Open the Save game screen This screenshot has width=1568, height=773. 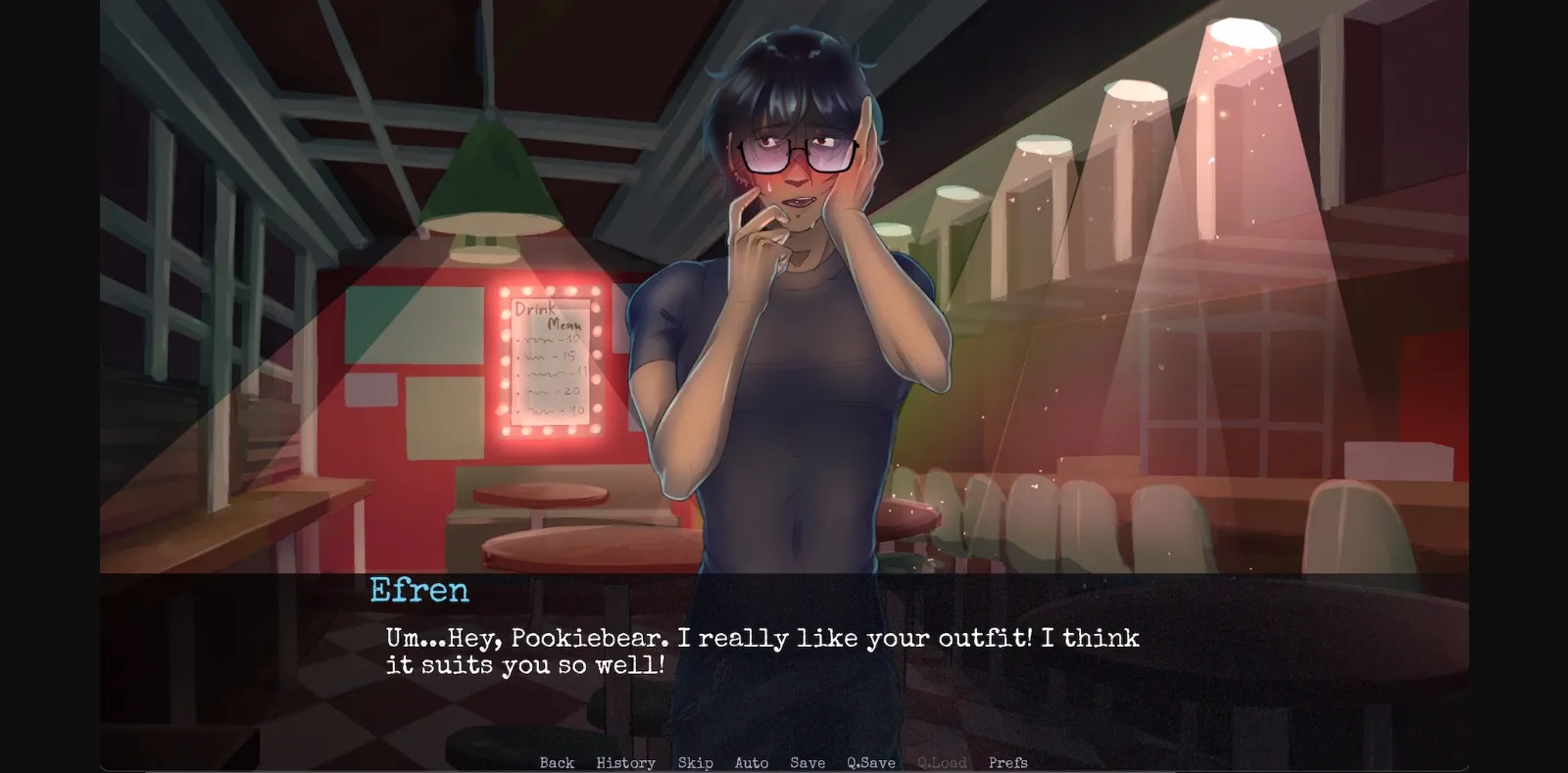click(806, 762)
